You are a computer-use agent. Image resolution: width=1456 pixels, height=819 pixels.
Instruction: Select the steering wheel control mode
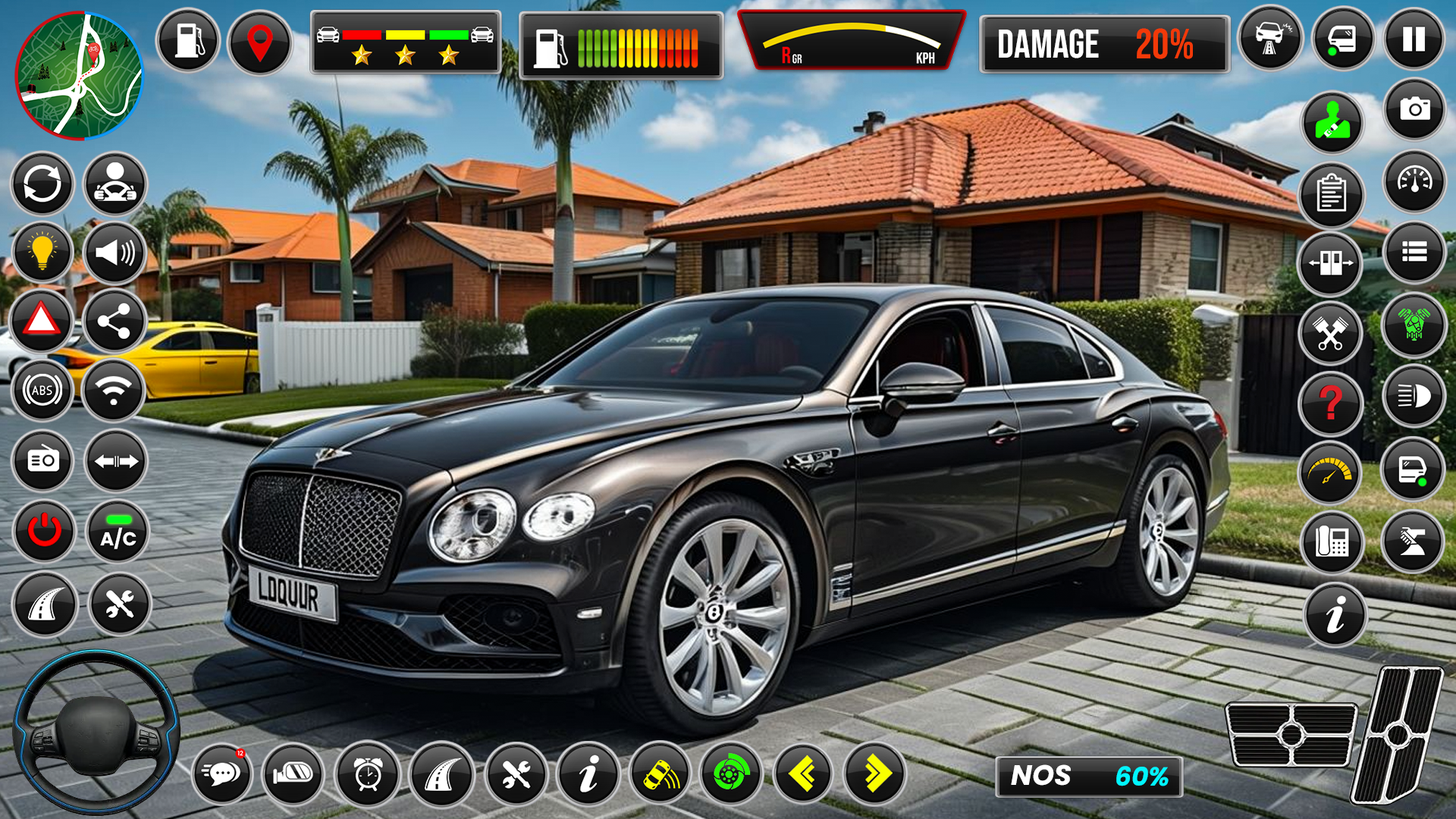pyautogui.click(x=115, y=184)
